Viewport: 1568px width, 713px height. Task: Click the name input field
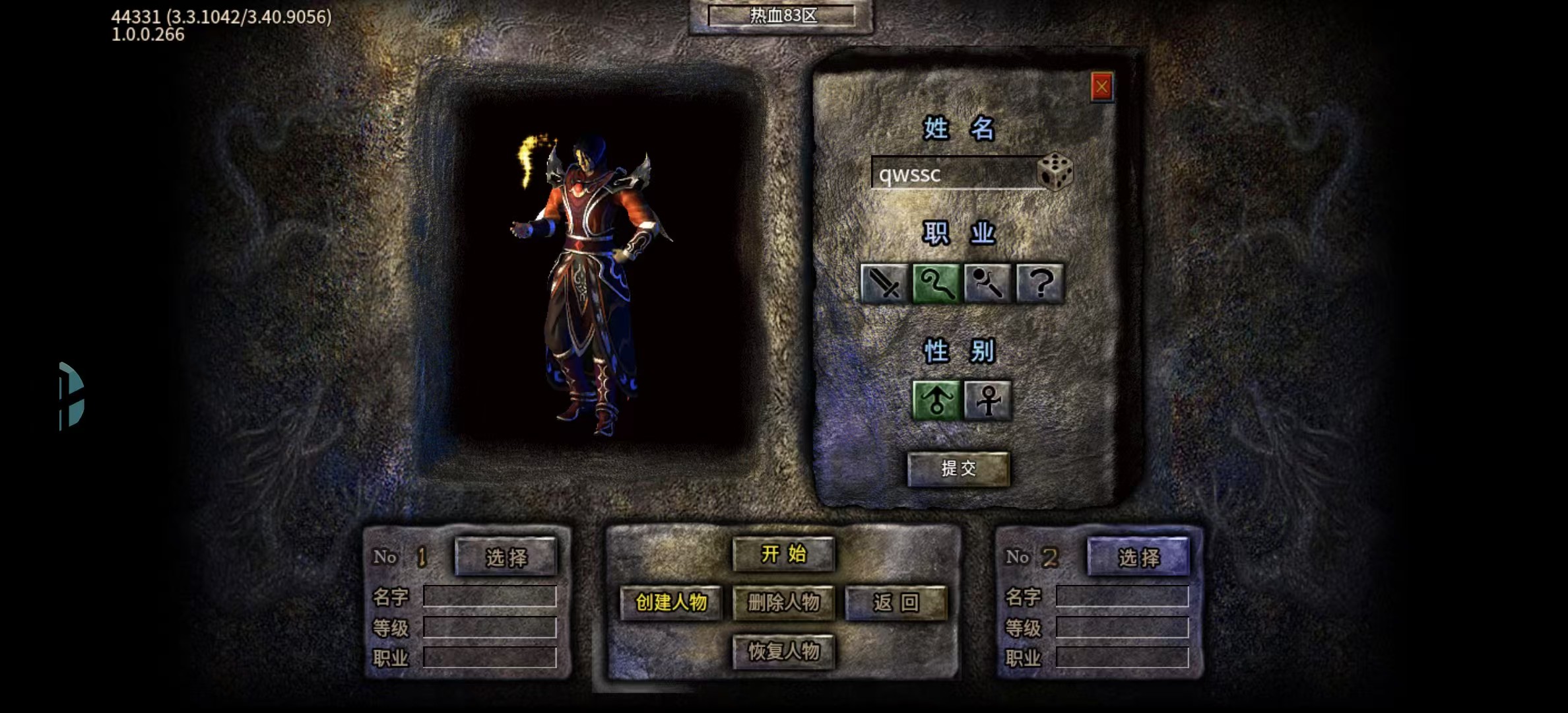coord(954,174)
